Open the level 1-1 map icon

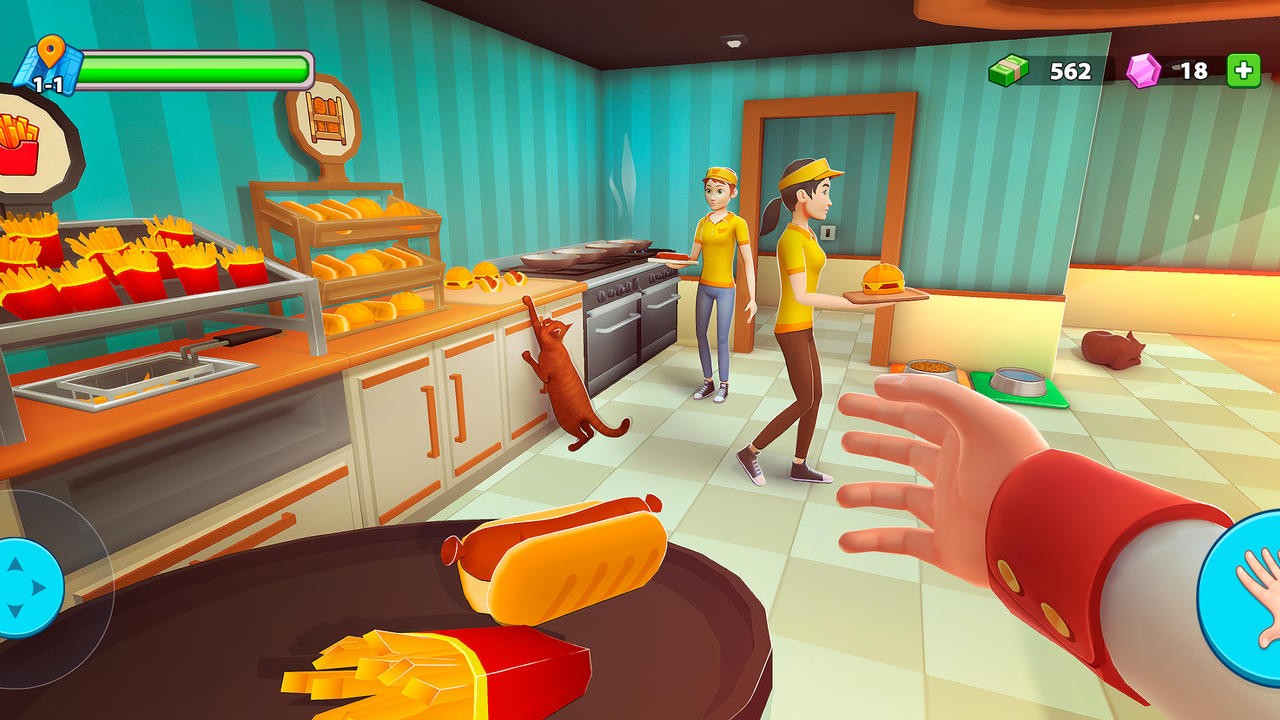click(x=45, y=67)
